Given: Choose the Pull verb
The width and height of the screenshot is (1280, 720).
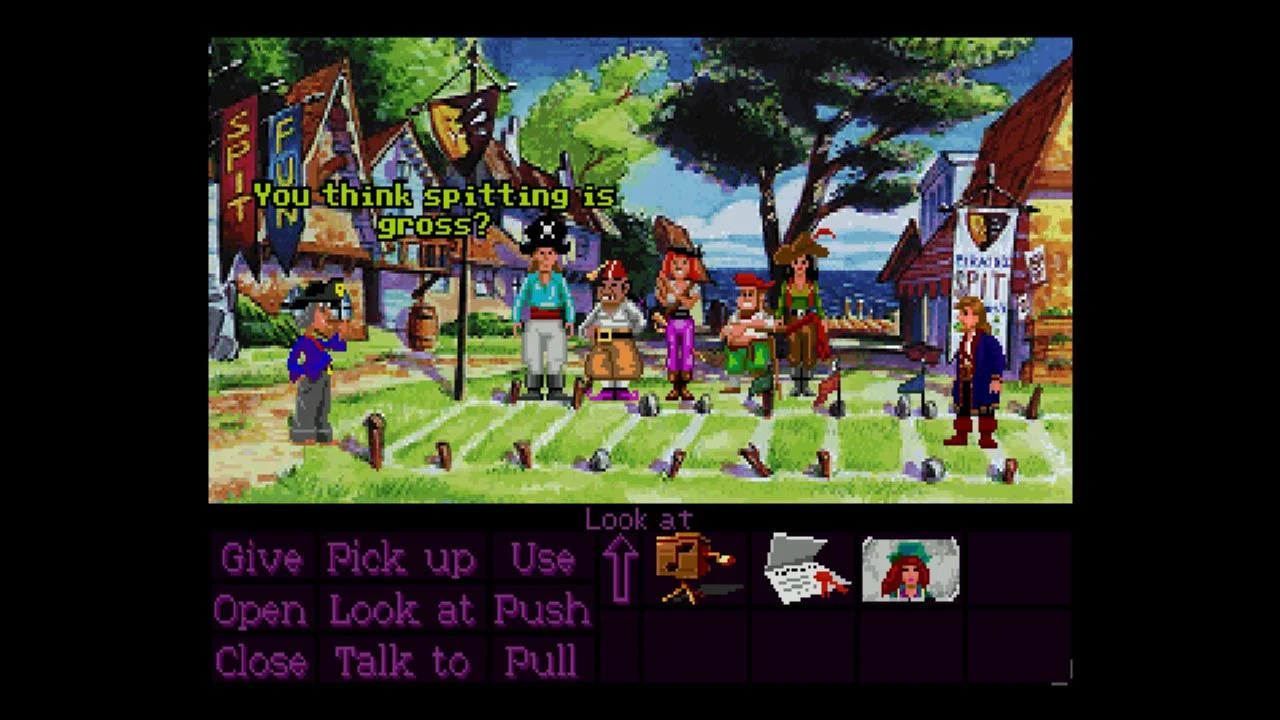Looking at the screenshot, I should [543, 661].
